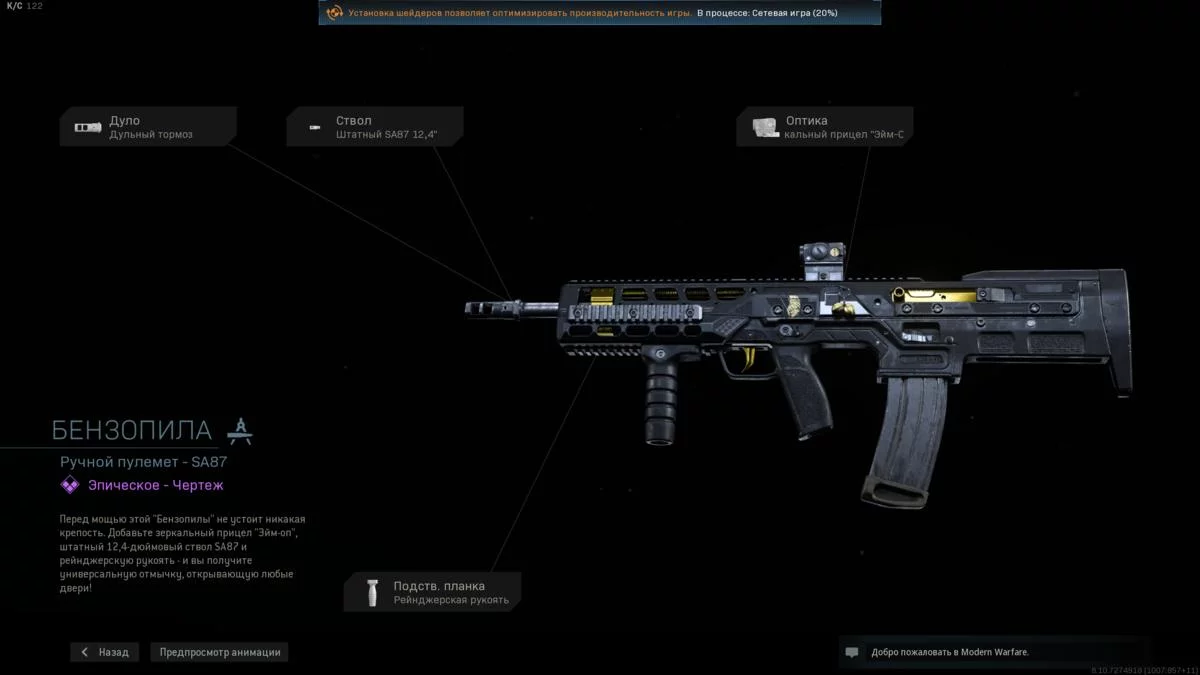Select the Подств. планка underbarrel slot
The image size is (1200, 675).
point(432,592)
